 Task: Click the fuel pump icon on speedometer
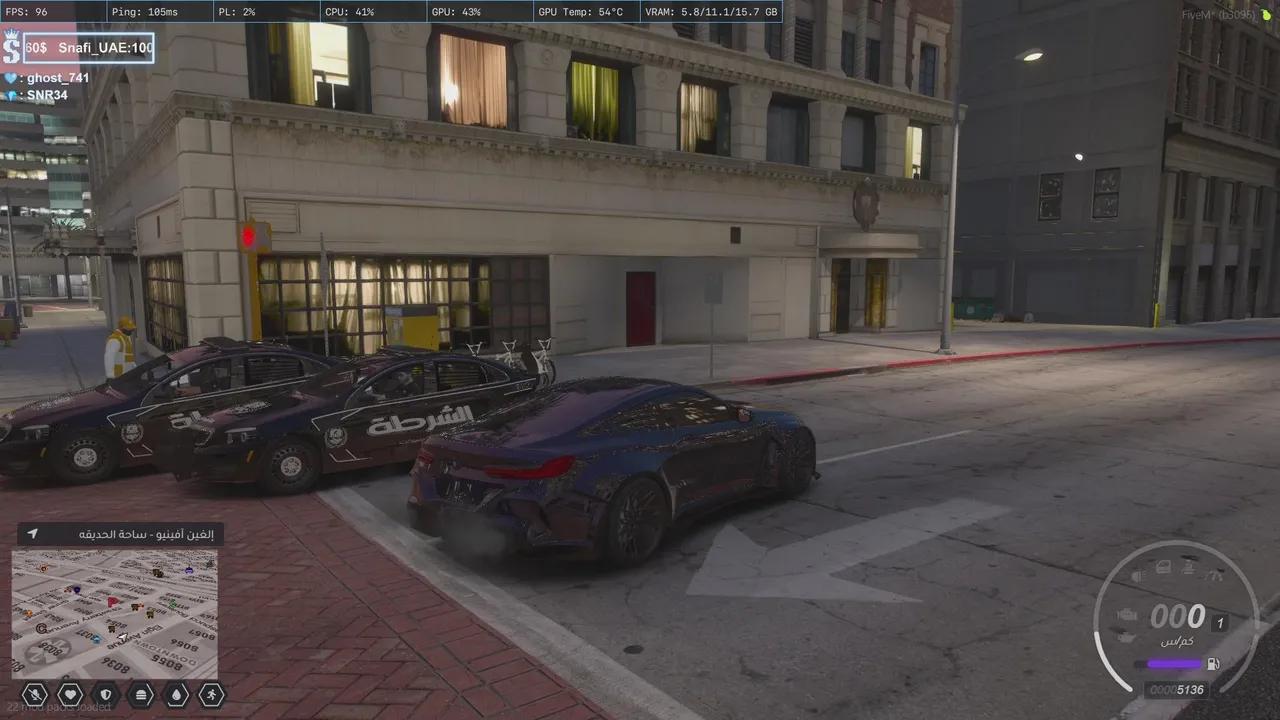point(1213,663)
